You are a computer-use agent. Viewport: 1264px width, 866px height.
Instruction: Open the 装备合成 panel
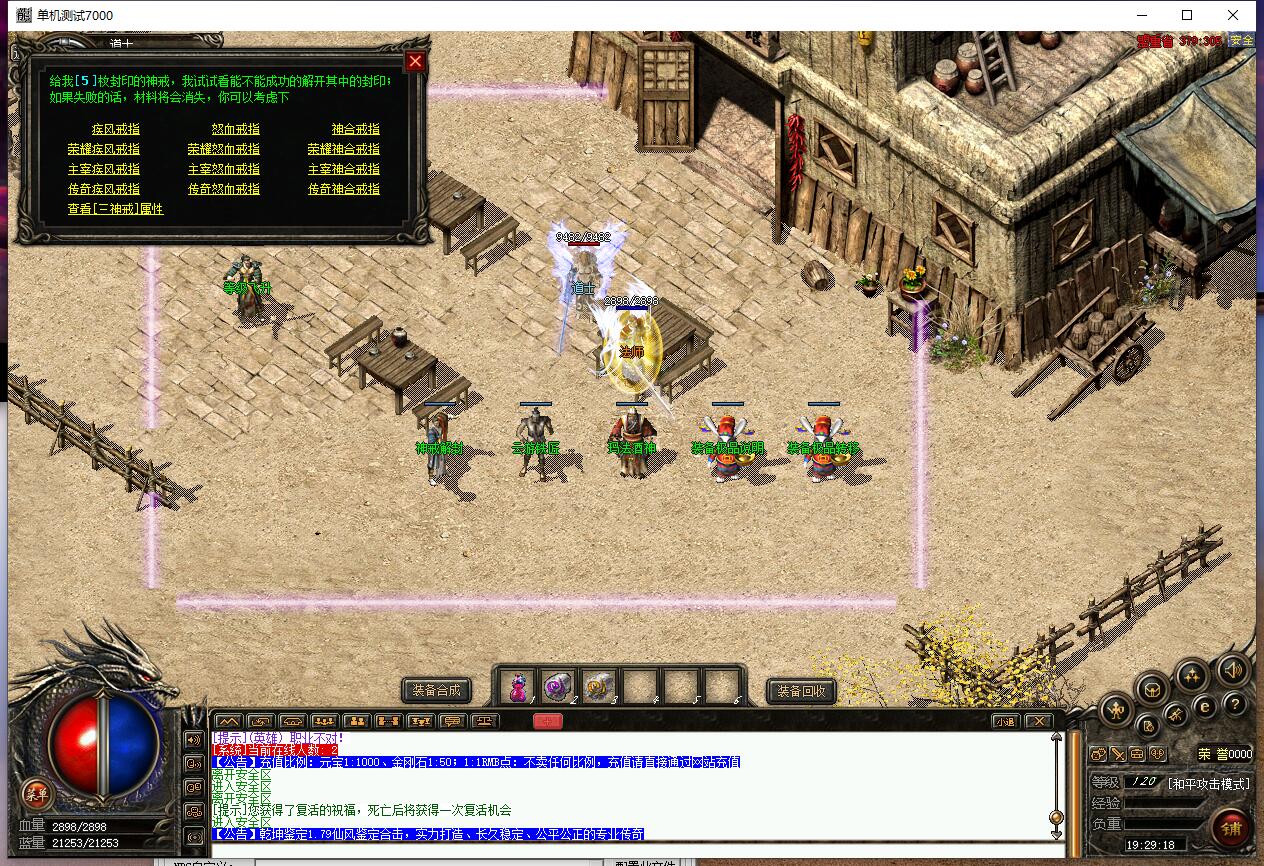pos(436,690)
